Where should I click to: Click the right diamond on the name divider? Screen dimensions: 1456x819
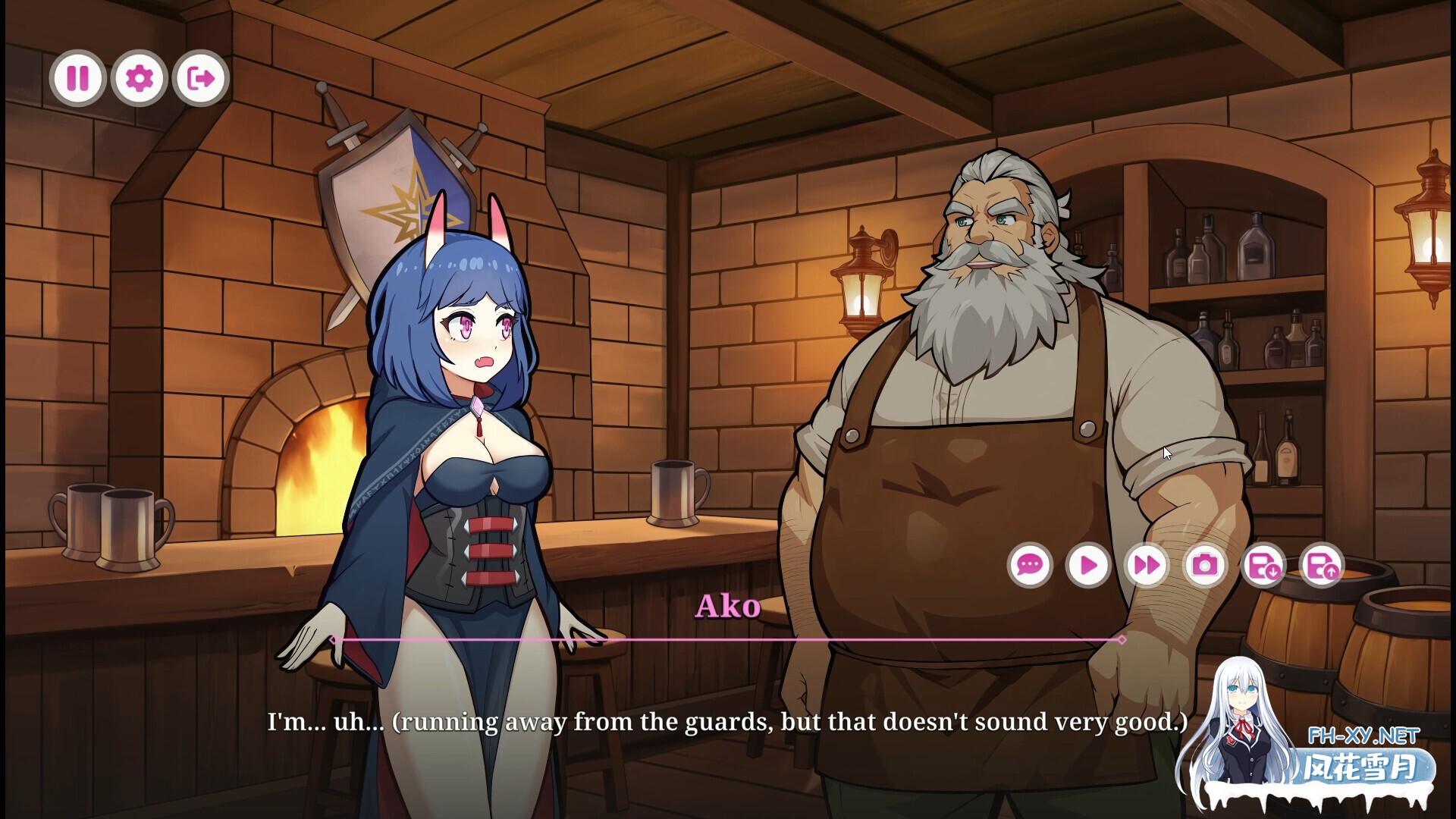click(x=1122, y=640)
